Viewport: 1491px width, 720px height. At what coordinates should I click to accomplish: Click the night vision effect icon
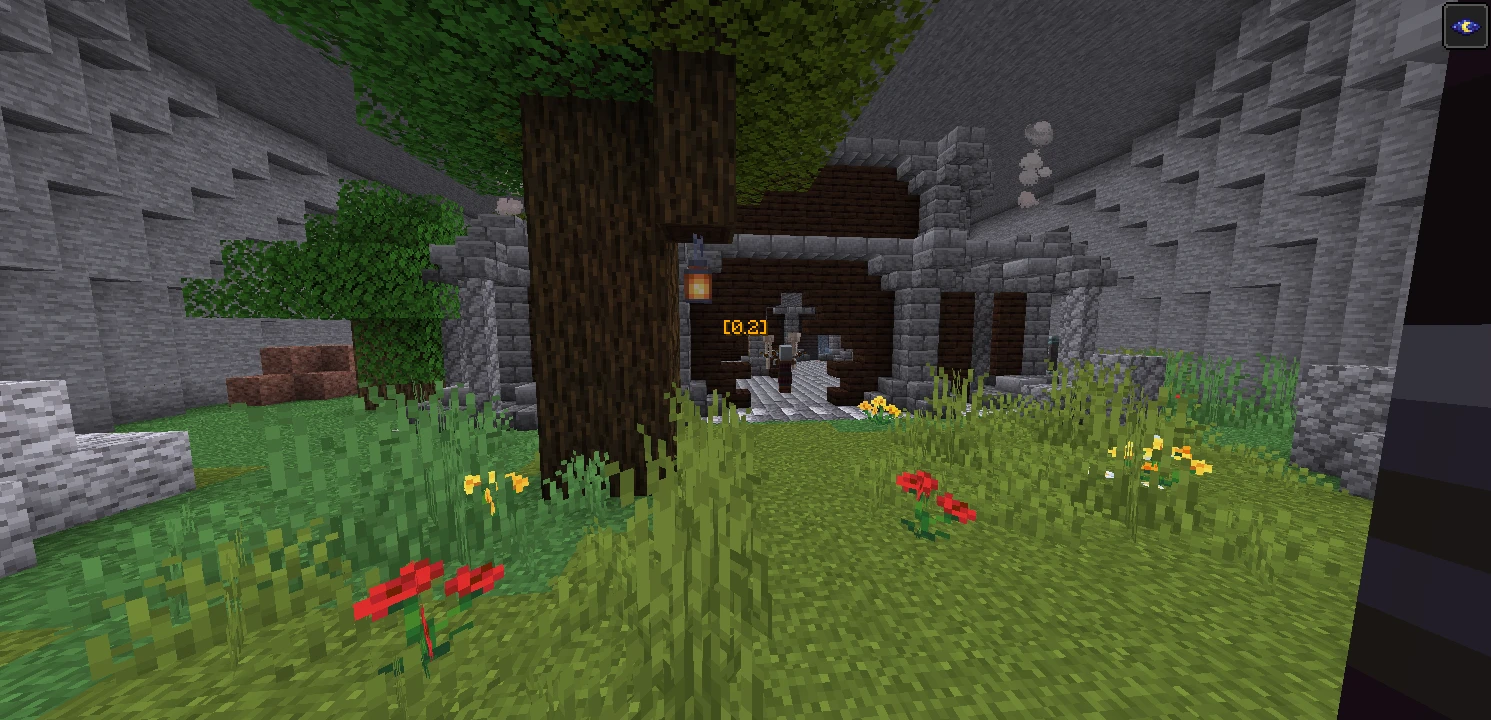pyautogui.click(x=1465, y=27)
